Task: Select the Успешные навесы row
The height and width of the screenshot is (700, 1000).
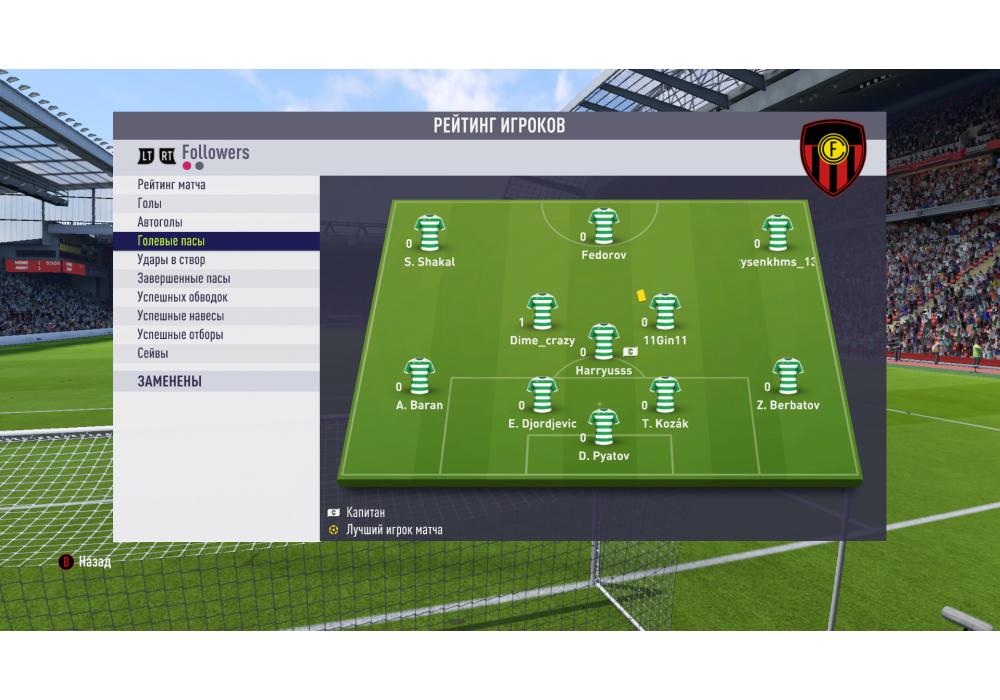Action: [215, 316]
